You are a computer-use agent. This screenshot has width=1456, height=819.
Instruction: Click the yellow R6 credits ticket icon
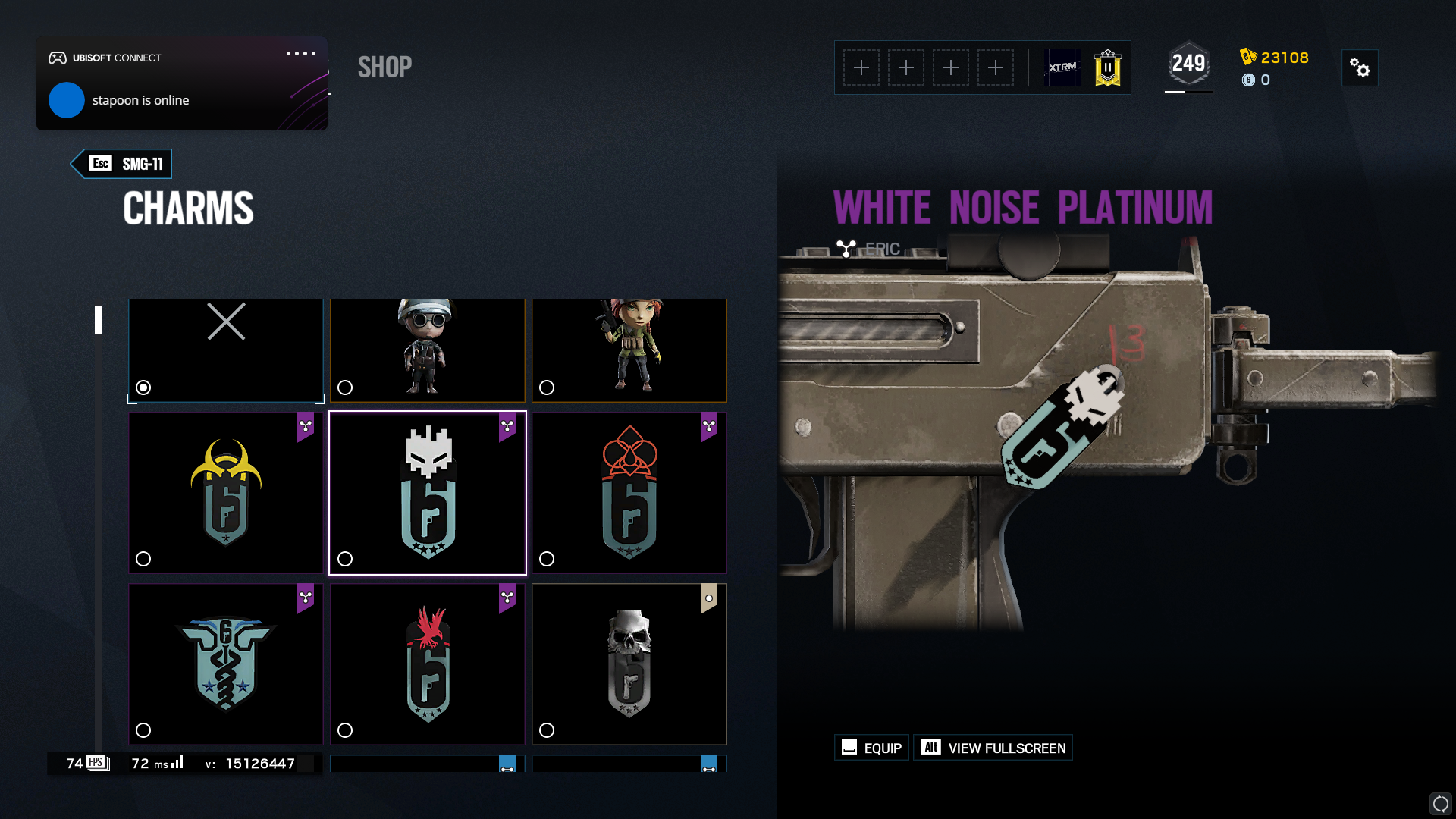tap(1247, 58)
